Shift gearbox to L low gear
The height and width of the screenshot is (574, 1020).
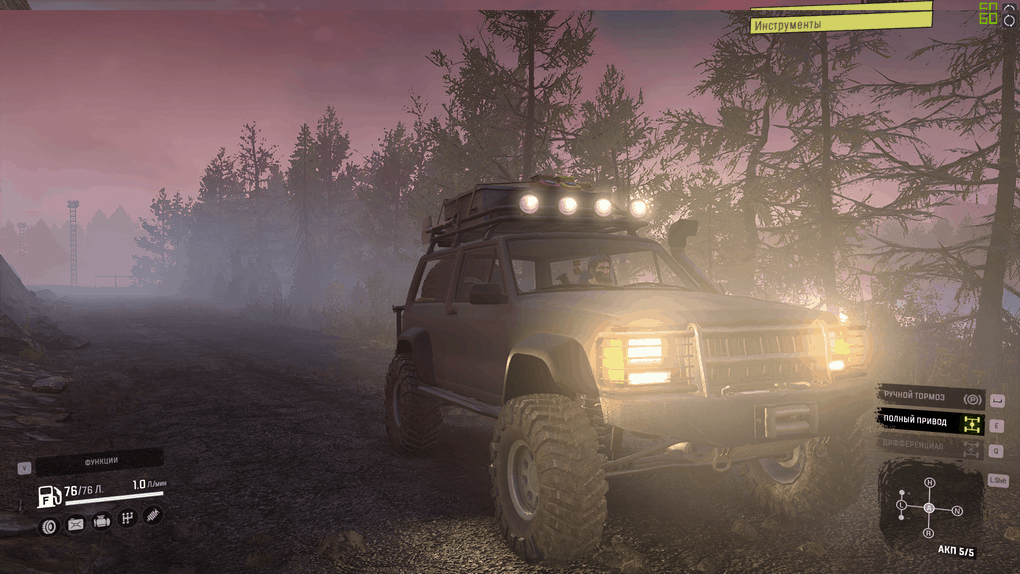[x=901, y=506]
